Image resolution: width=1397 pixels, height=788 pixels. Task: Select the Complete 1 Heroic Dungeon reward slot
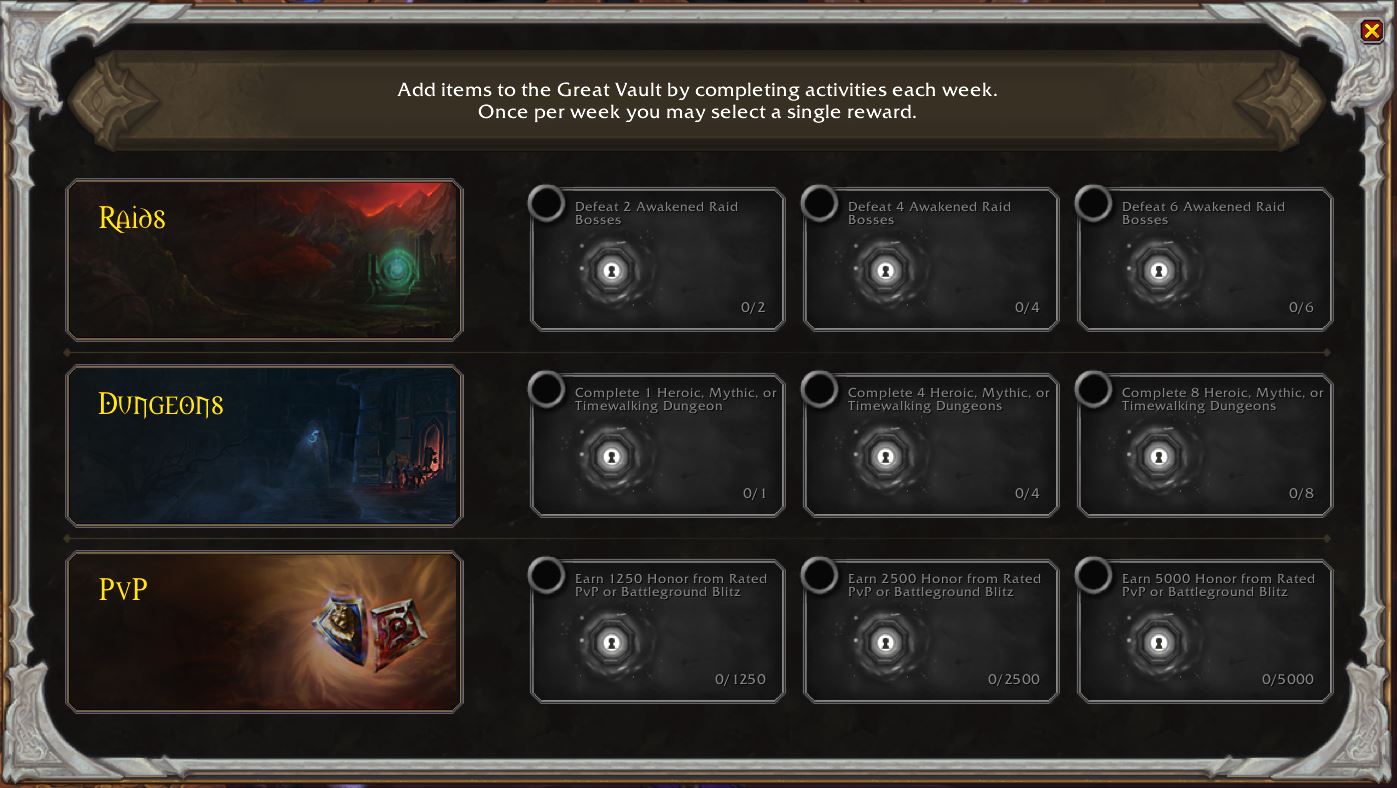[x=658, y=446]
